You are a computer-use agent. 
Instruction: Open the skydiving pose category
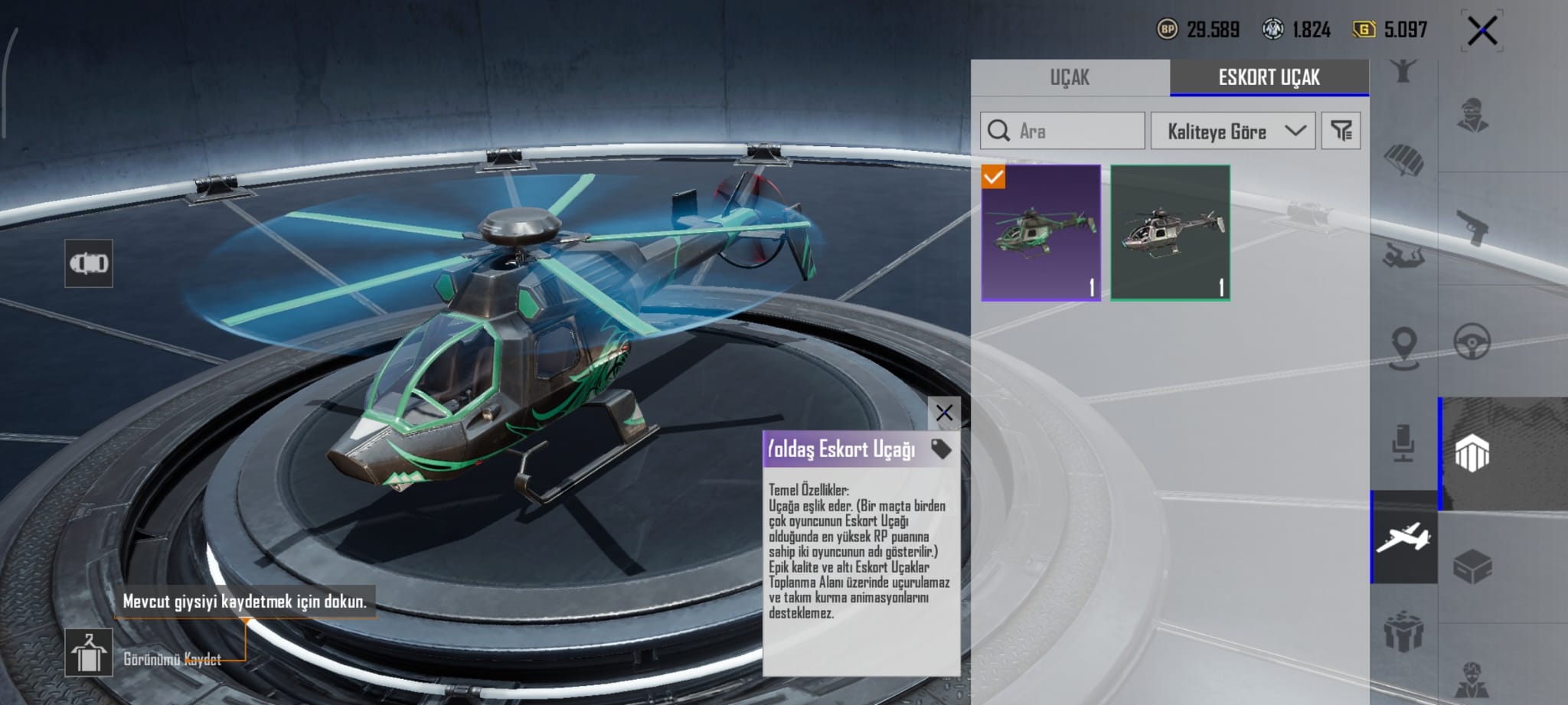click(1403, 254)
